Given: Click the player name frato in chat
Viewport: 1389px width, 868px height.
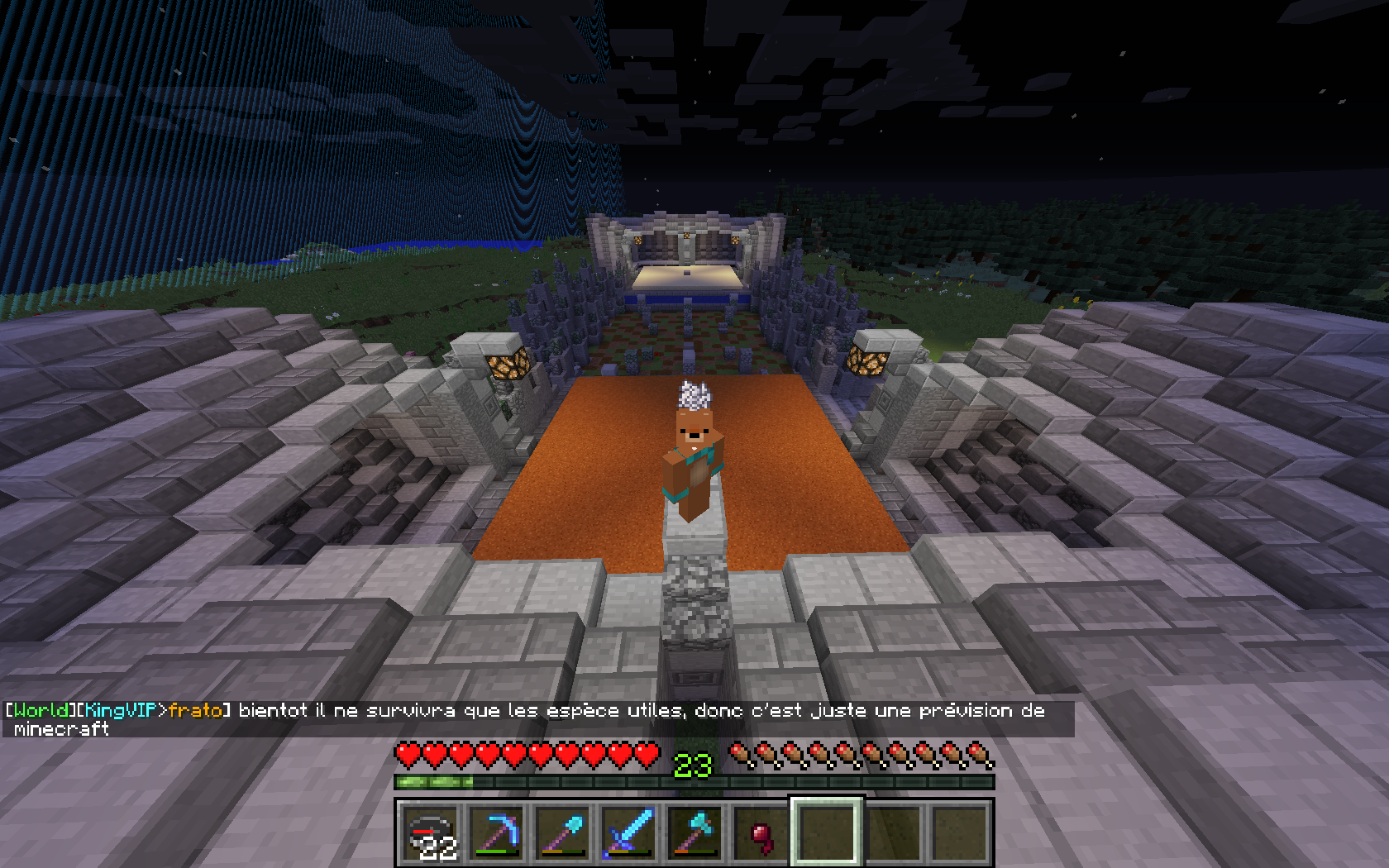Looking at the screenshot, I should coord(195,711).
